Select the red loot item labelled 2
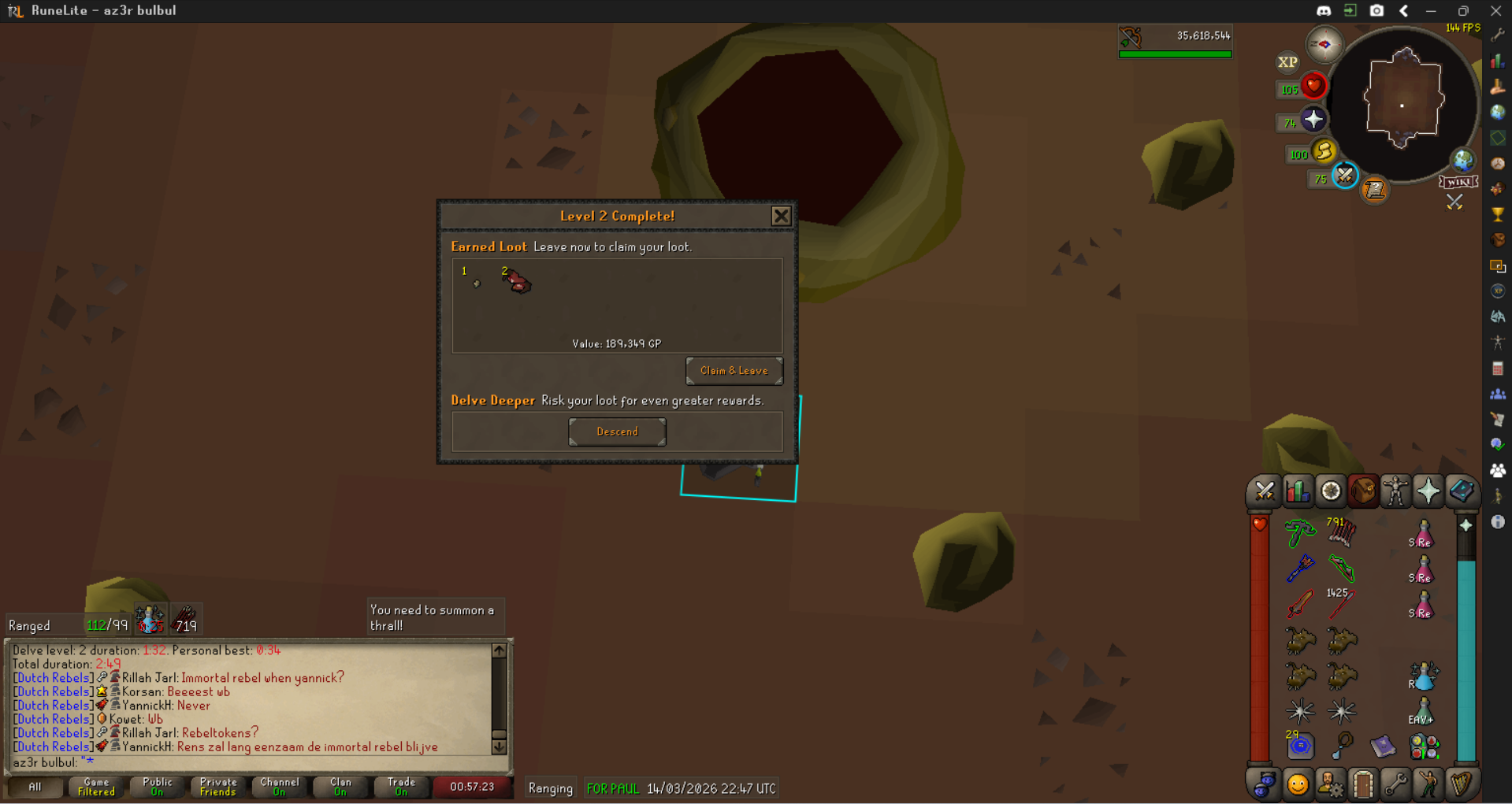 coord(517,281)
